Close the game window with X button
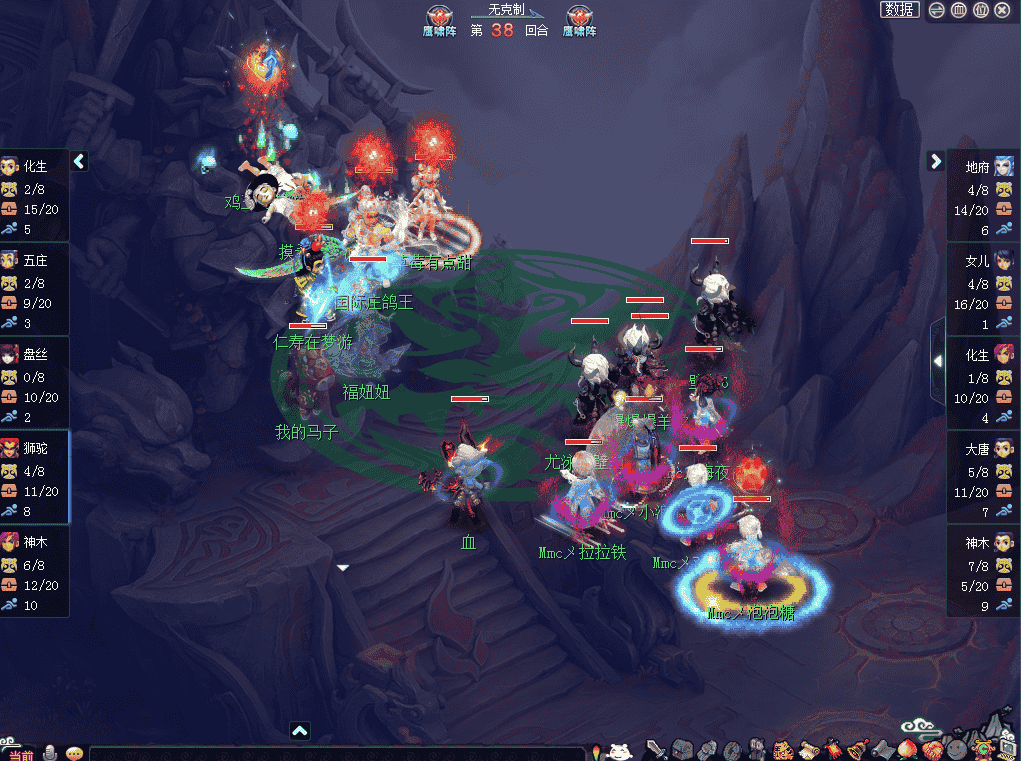Image resolution: width=1021 pixels, height=761 pixels. pyautogui.click(x=1003, y=10)
